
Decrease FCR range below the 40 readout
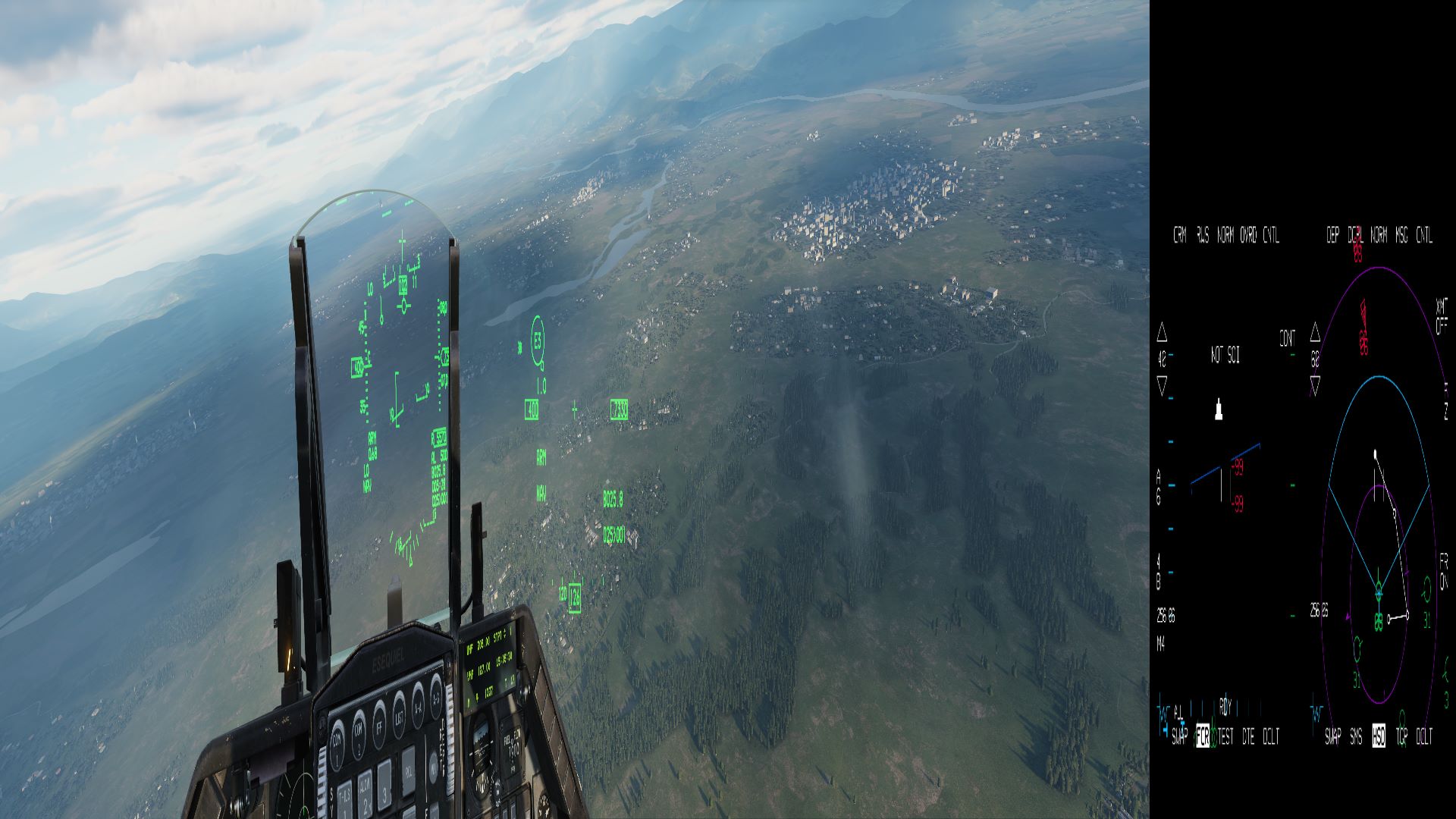point(1162,386)
